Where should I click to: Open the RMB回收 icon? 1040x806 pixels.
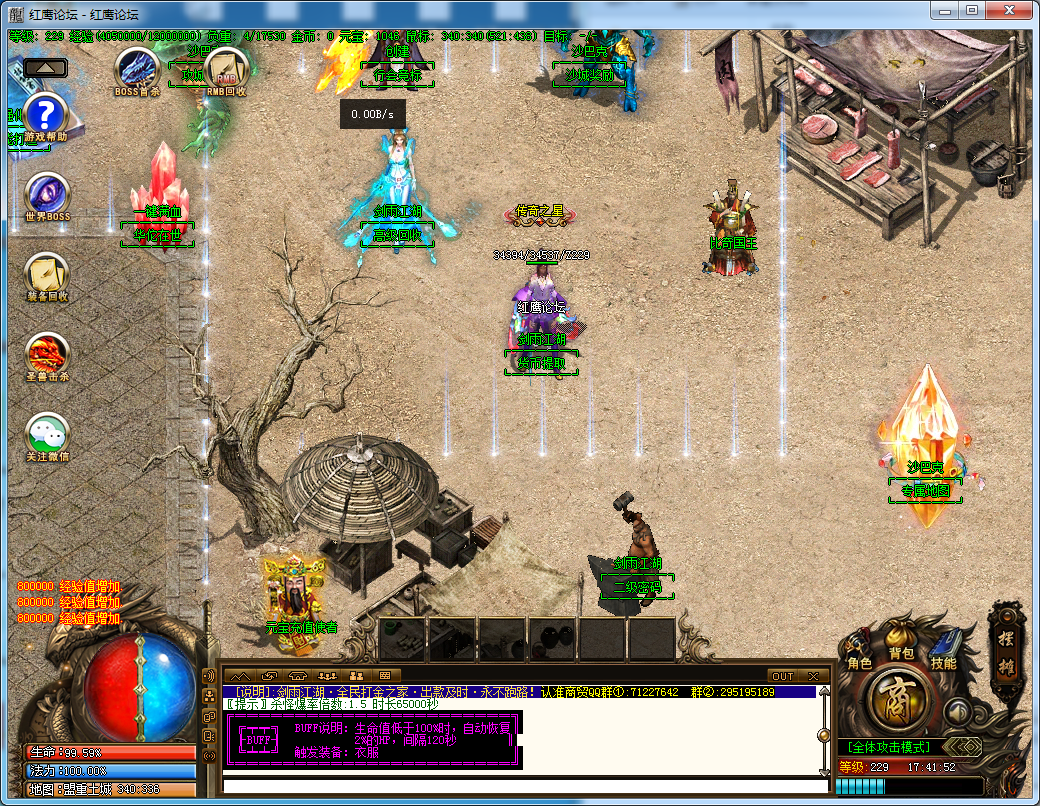coord(225,68)
